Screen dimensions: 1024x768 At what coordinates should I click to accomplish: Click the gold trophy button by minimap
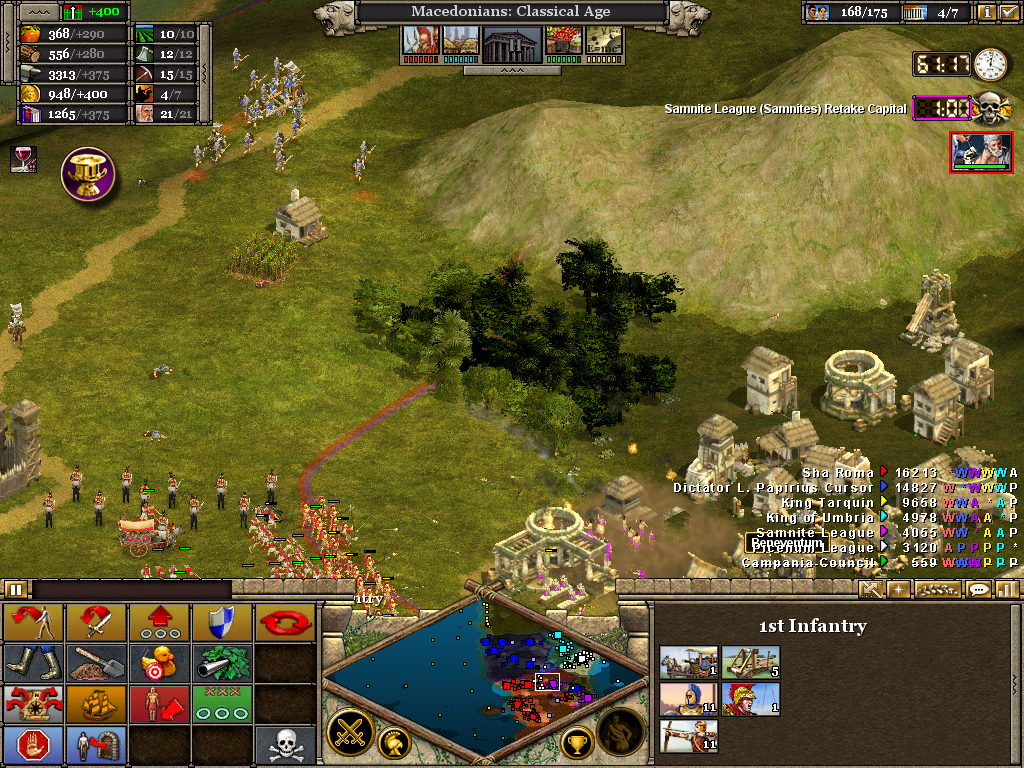click(x=576, y=741)
